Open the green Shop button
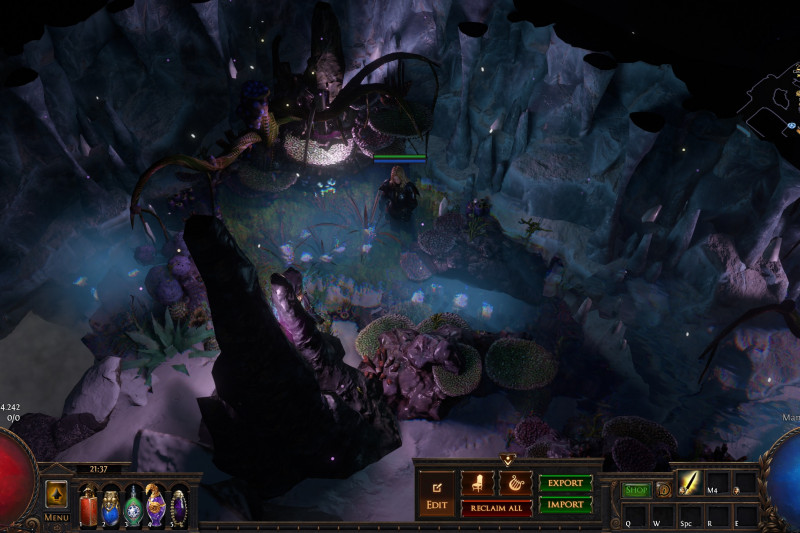The height and width of the screenshot is (533, 800). [636, 490]
